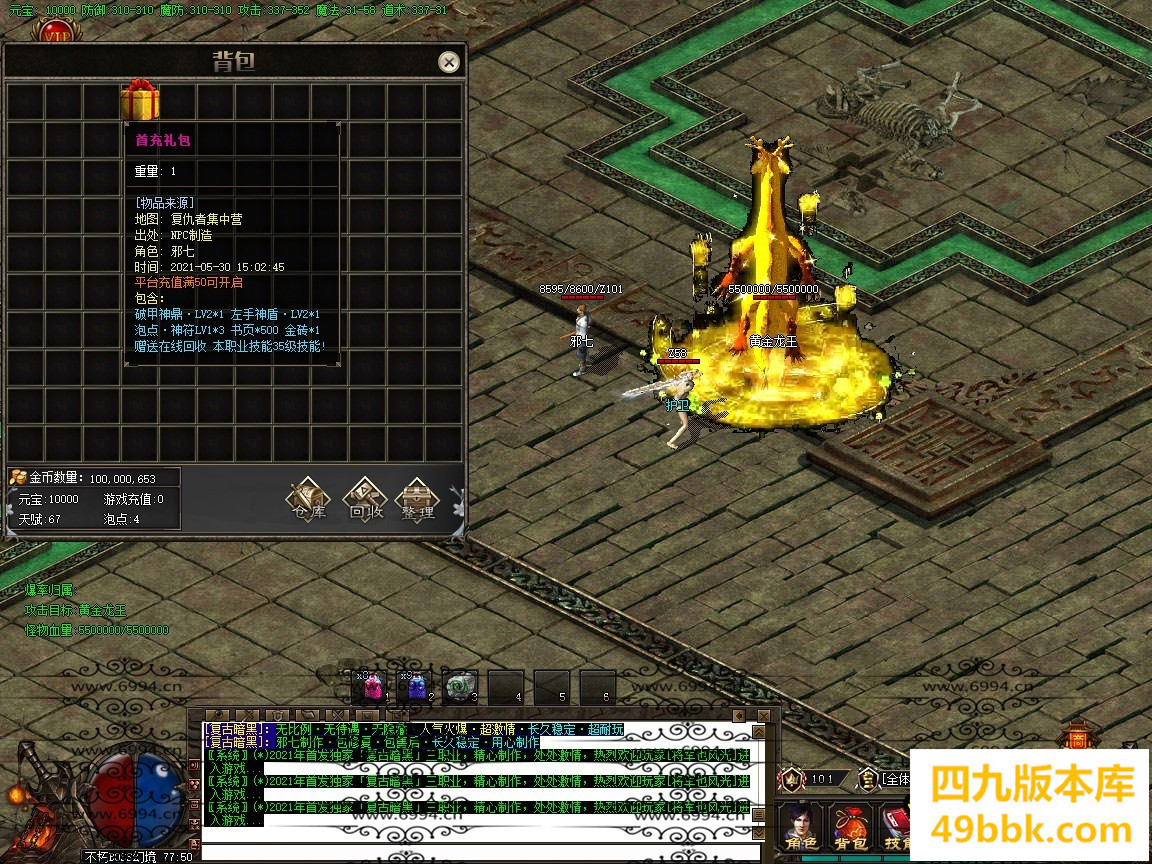Click the red lantern icon above the menu bar
Image resolution: width=1152 pixels, height=864 pixels.
click(1077, 738)
